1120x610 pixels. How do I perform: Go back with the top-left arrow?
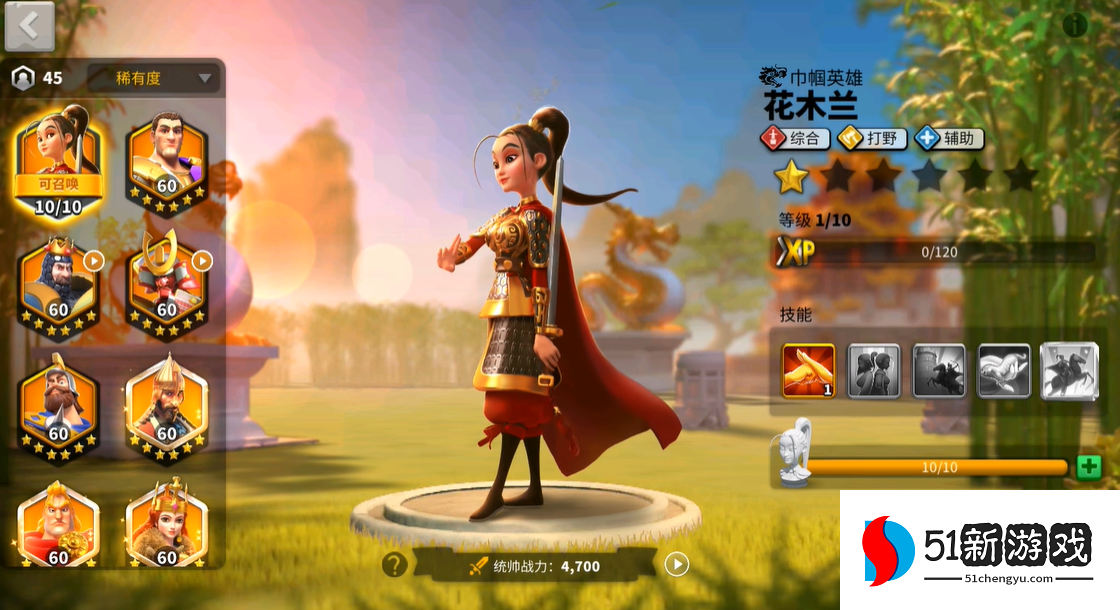[x=29, y=27]
